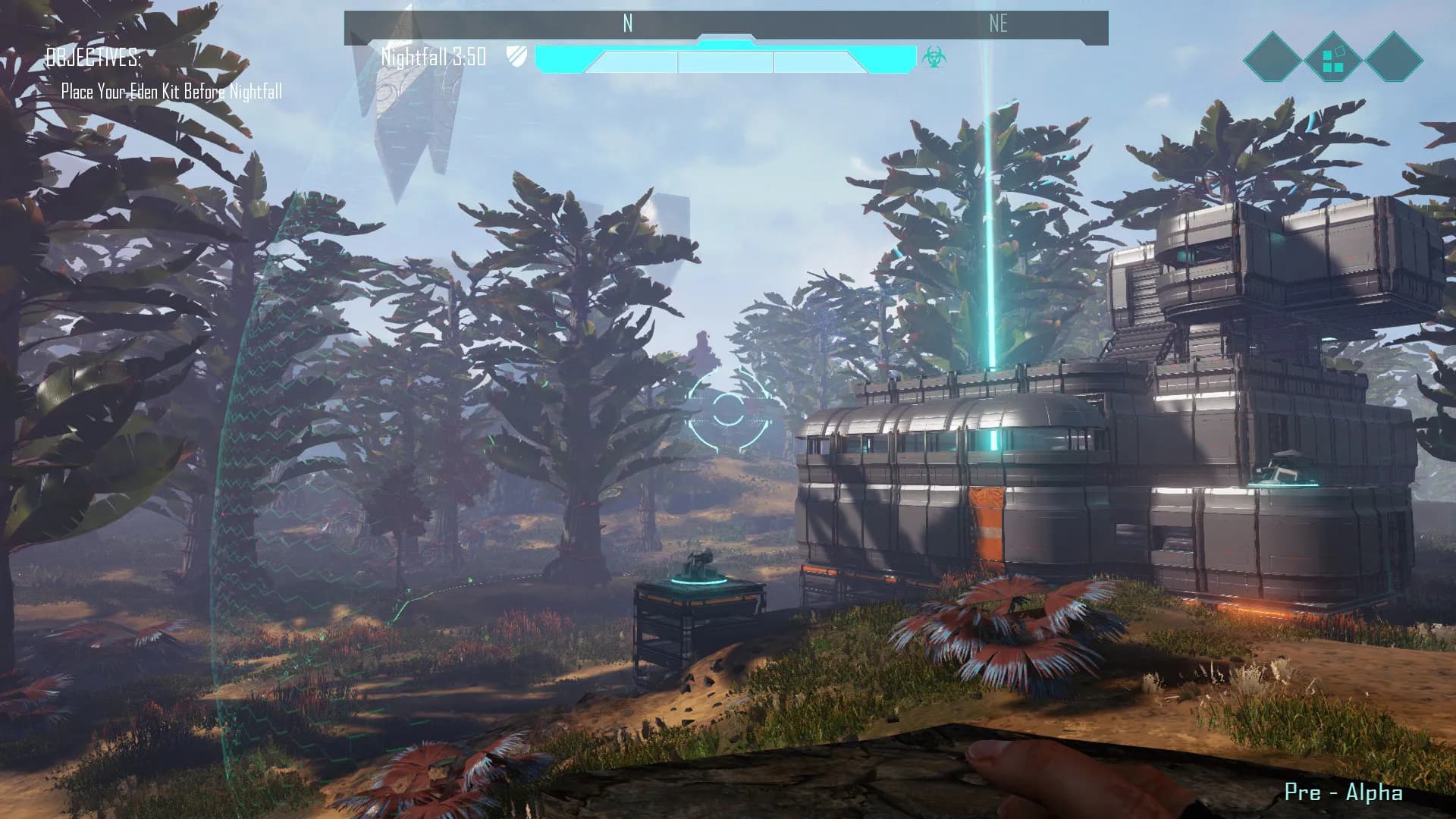Click the objective "Place Your Eden Kit Before Nightfall"
Viewport: 1456px width, 819px height.
(171, 93)
